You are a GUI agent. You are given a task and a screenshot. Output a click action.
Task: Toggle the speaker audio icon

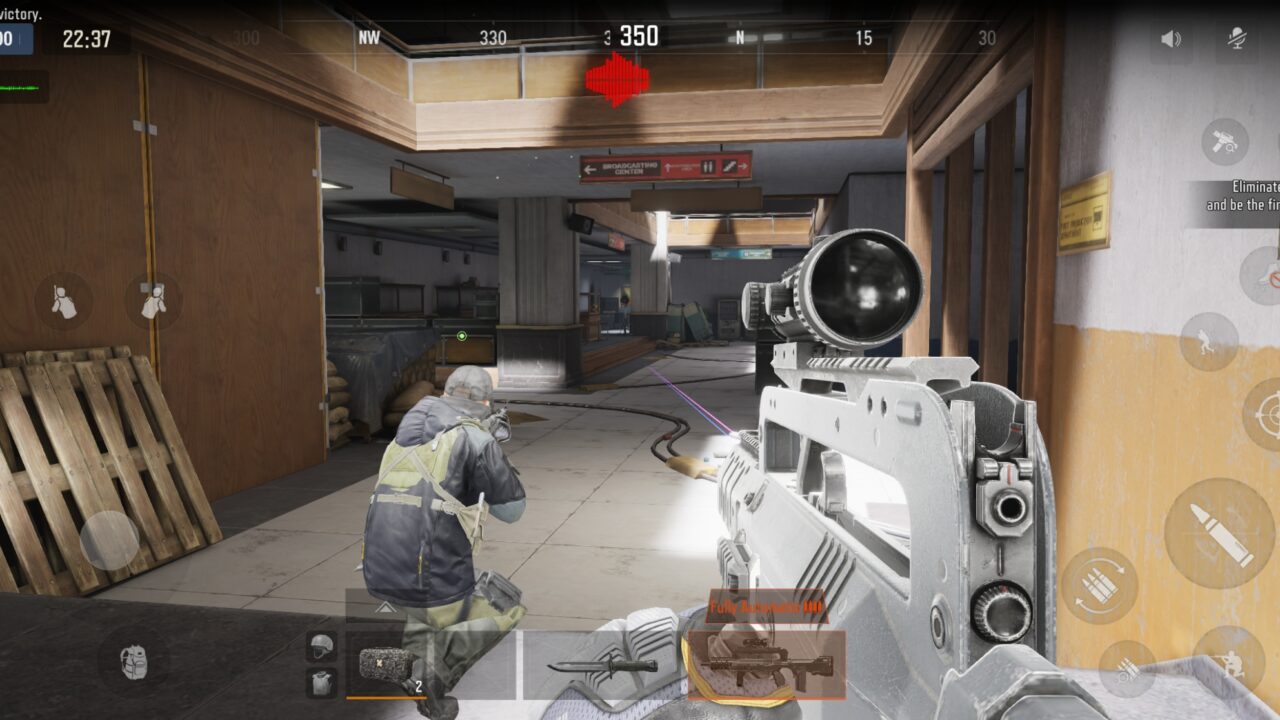click(1170, 40)
